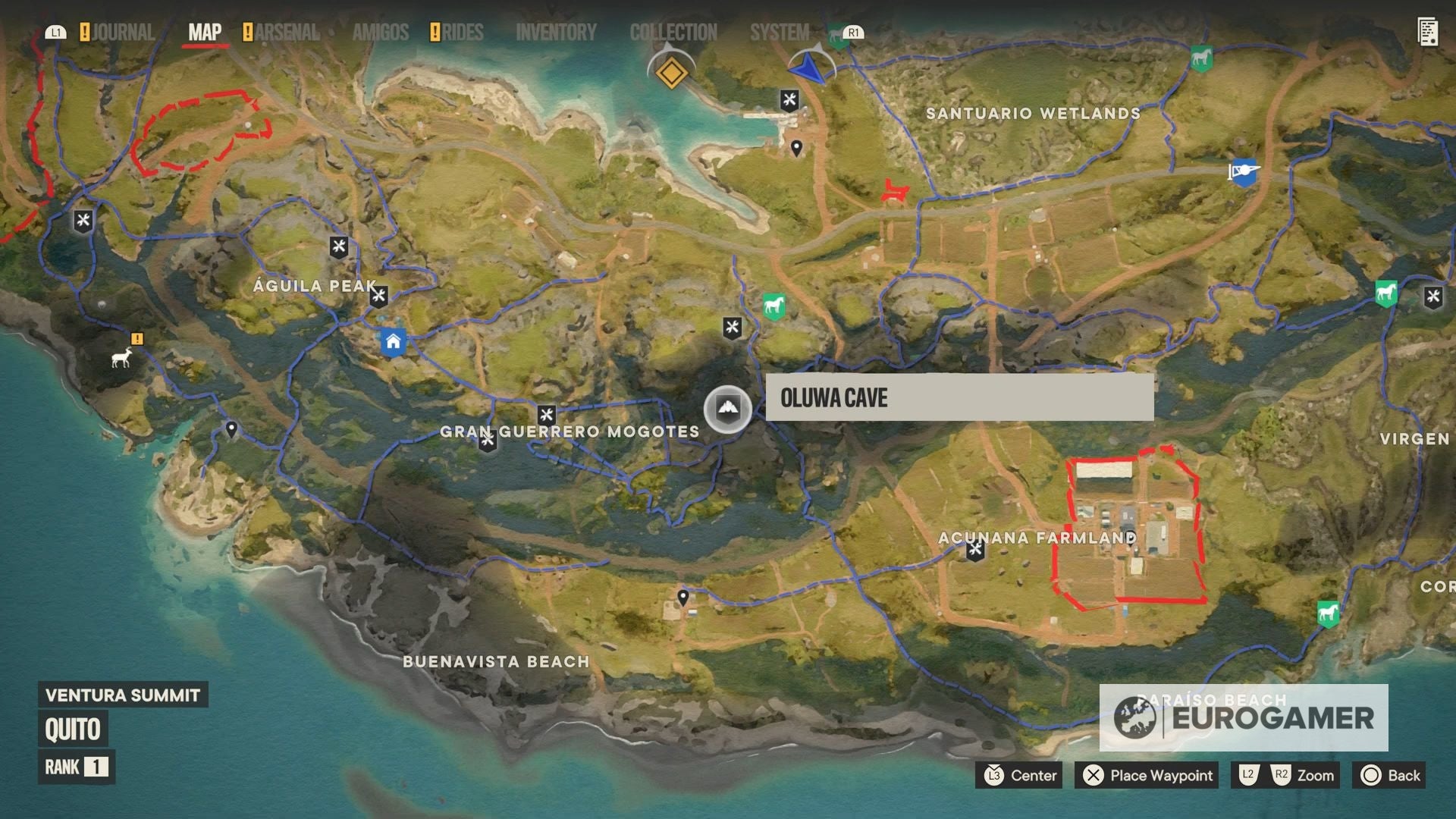
Task: Click the blue airplane airfield marker
Action: [1243, 173]
